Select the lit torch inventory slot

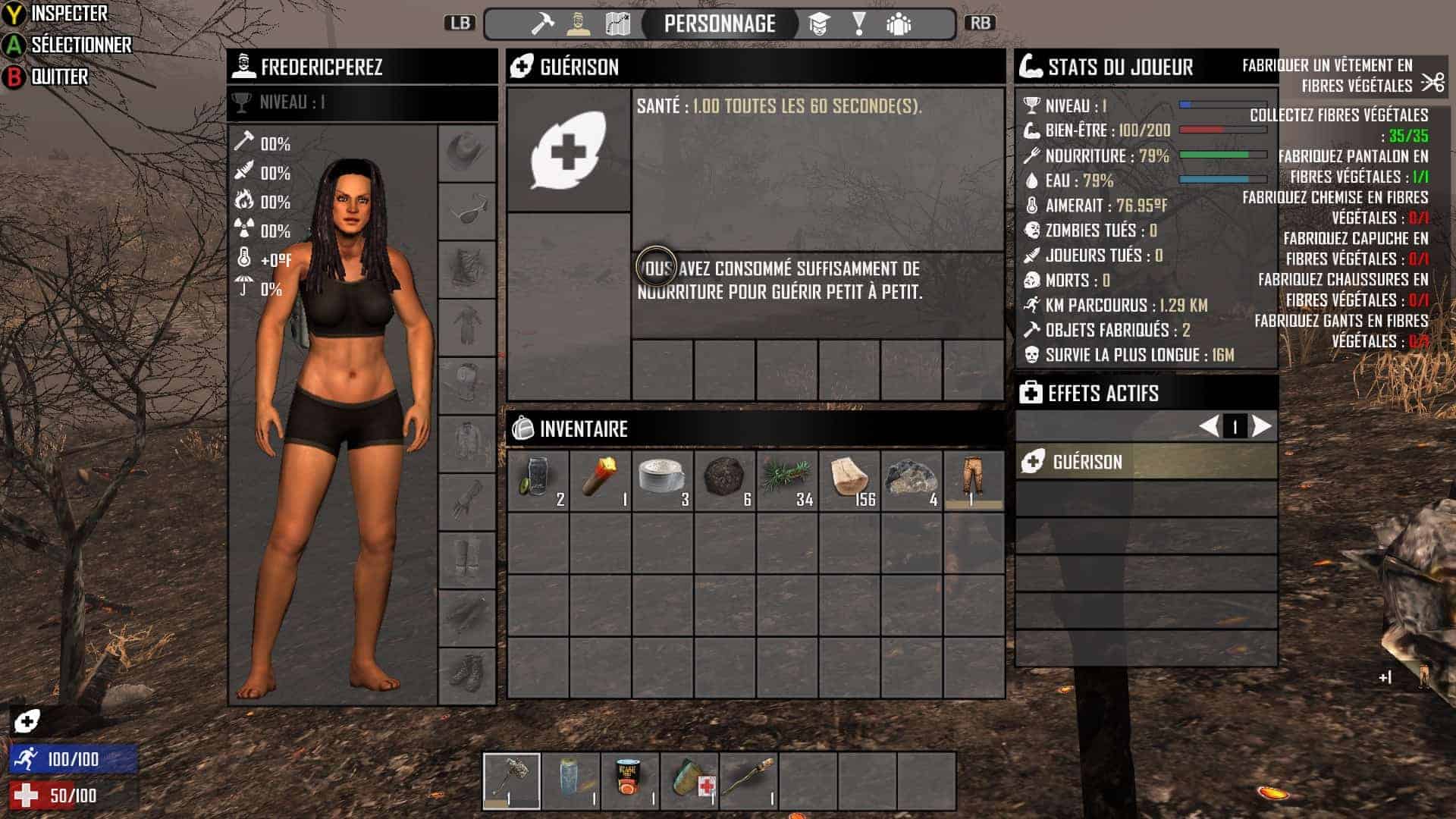601,481
